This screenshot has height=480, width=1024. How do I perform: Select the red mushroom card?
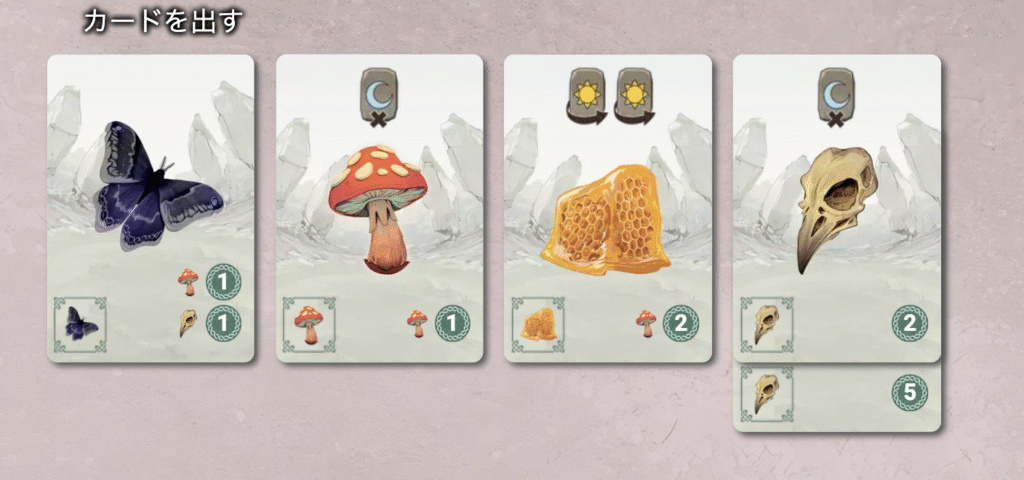click(379, 208)
